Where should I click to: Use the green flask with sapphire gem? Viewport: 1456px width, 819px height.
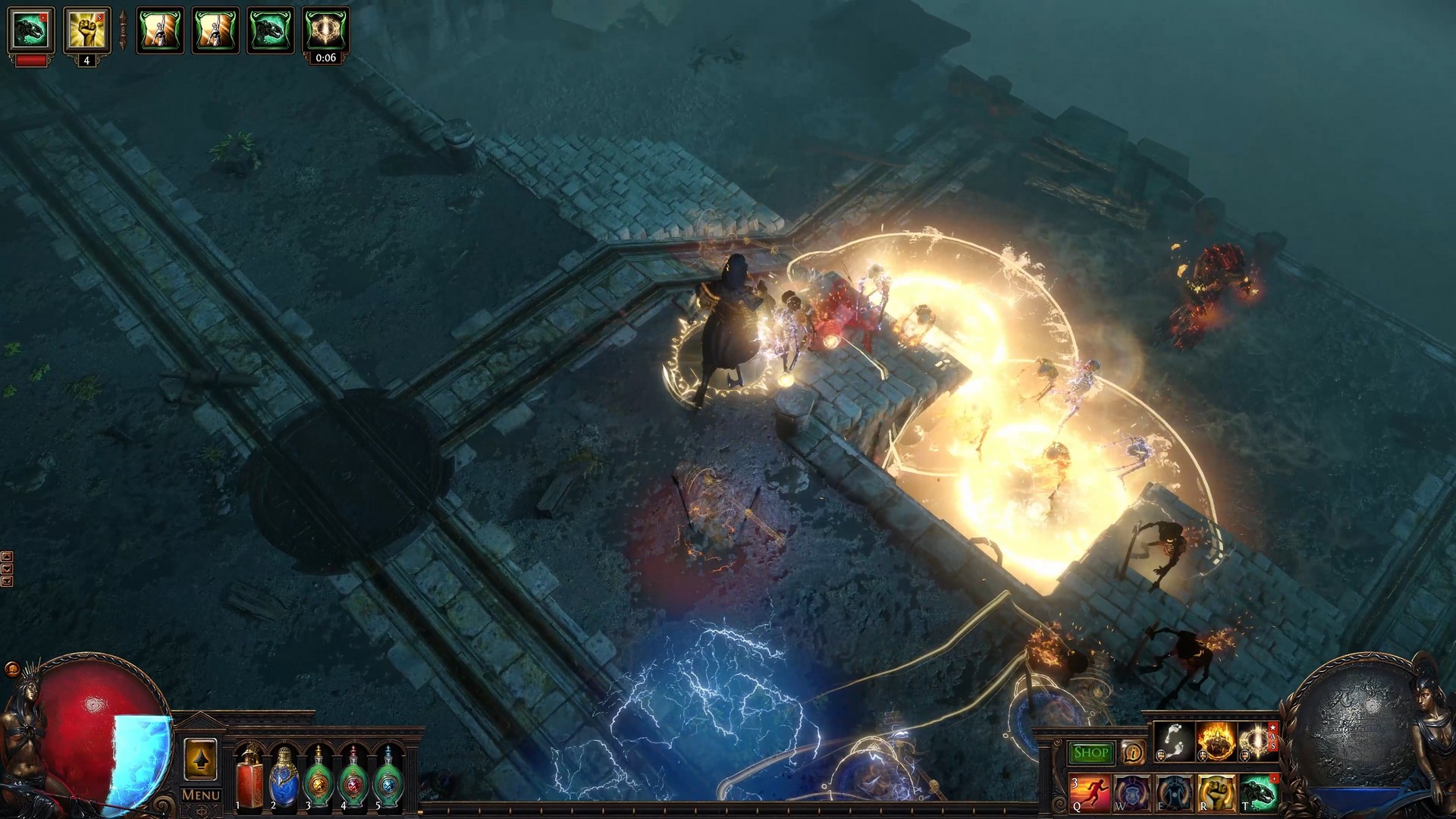pos(388,778)
